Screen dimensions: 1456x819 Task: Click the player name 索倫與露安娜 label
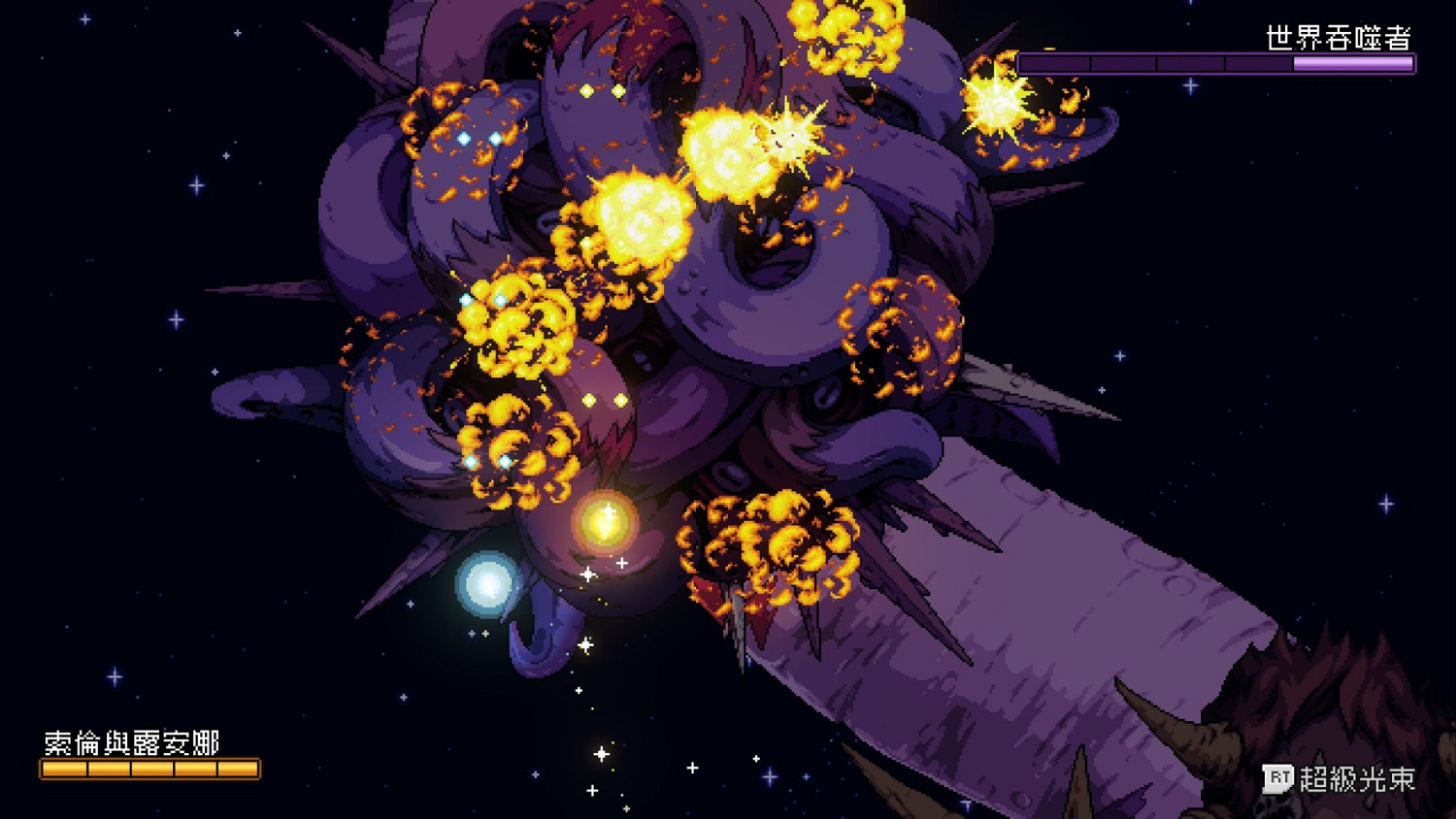click(133, 741)
